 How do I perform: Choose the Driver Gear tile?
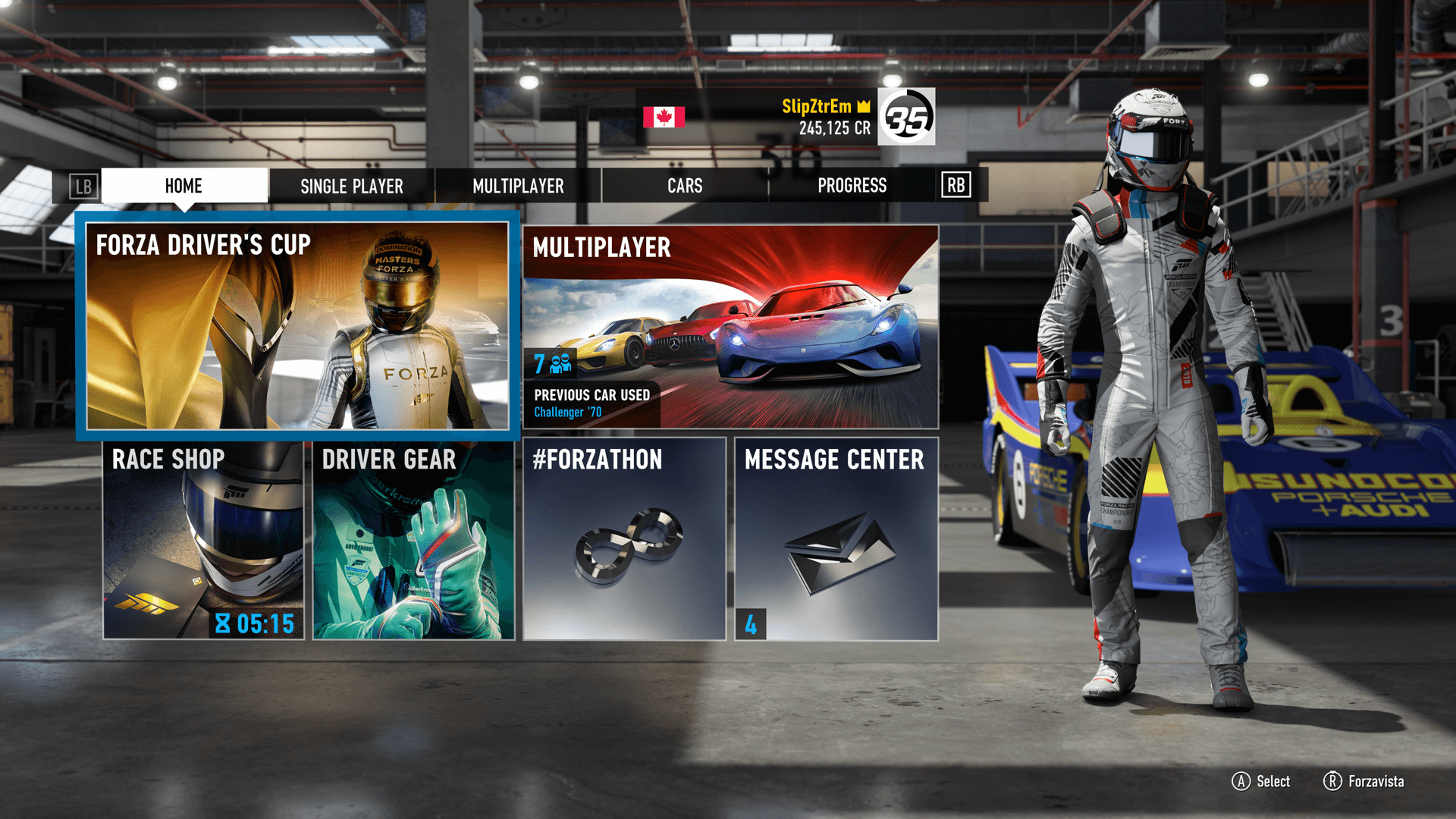413,540
